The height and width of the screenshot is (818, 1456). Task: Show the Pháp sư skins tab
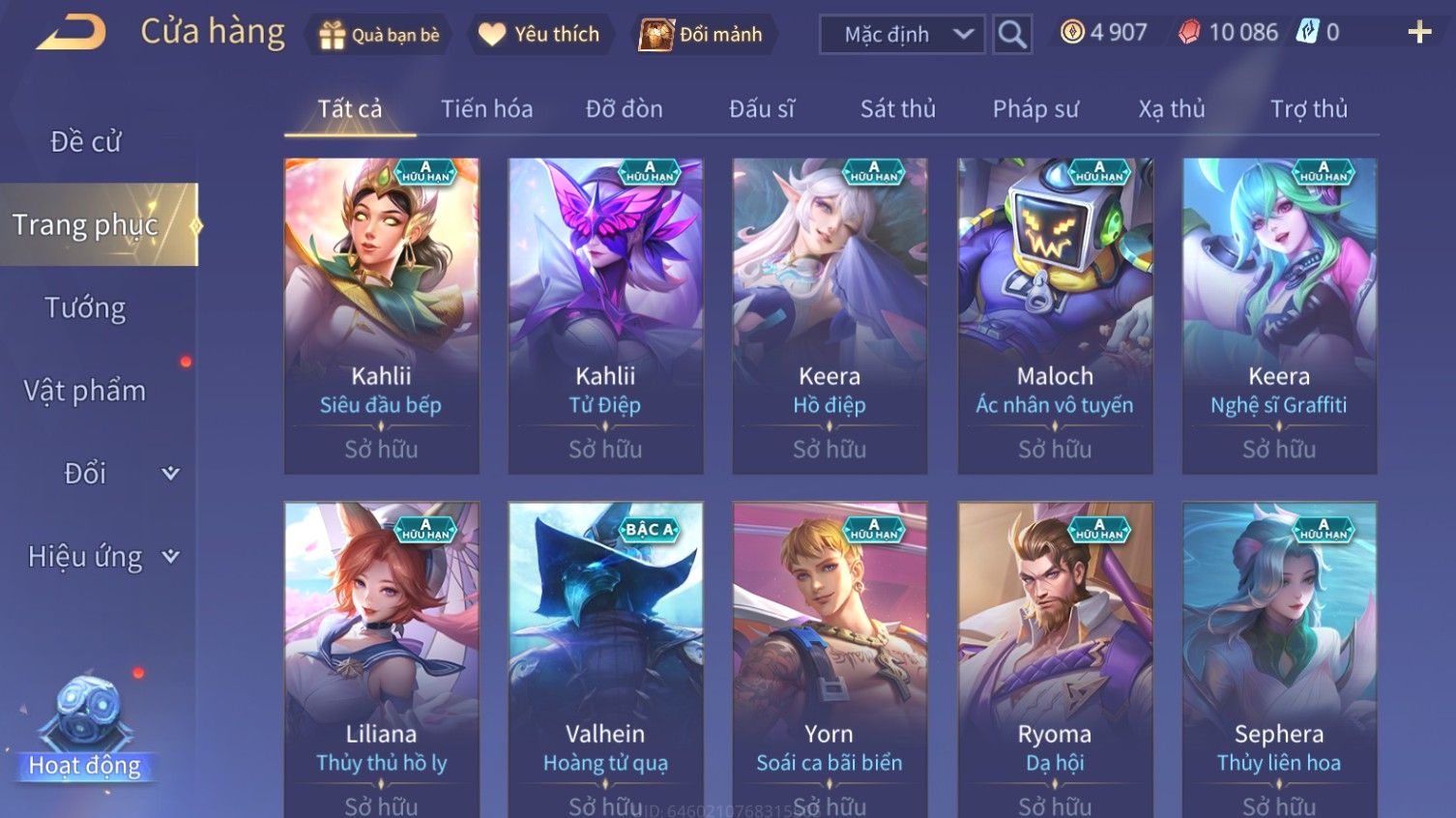click(1034, 109)
